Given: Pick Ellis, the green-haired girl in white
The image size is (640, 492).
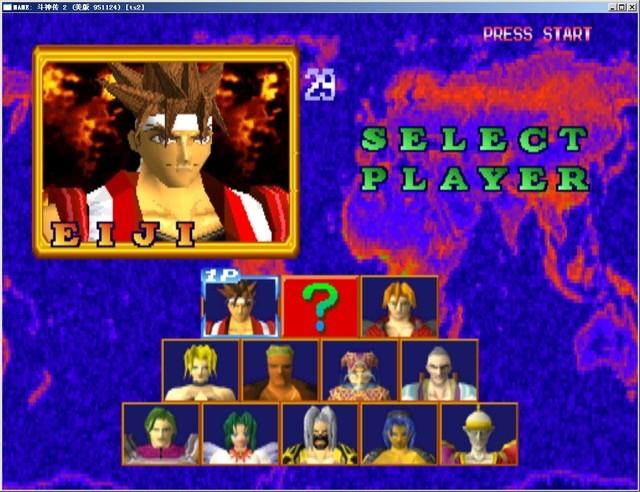Looking at the screenshot, I should 240,433.
